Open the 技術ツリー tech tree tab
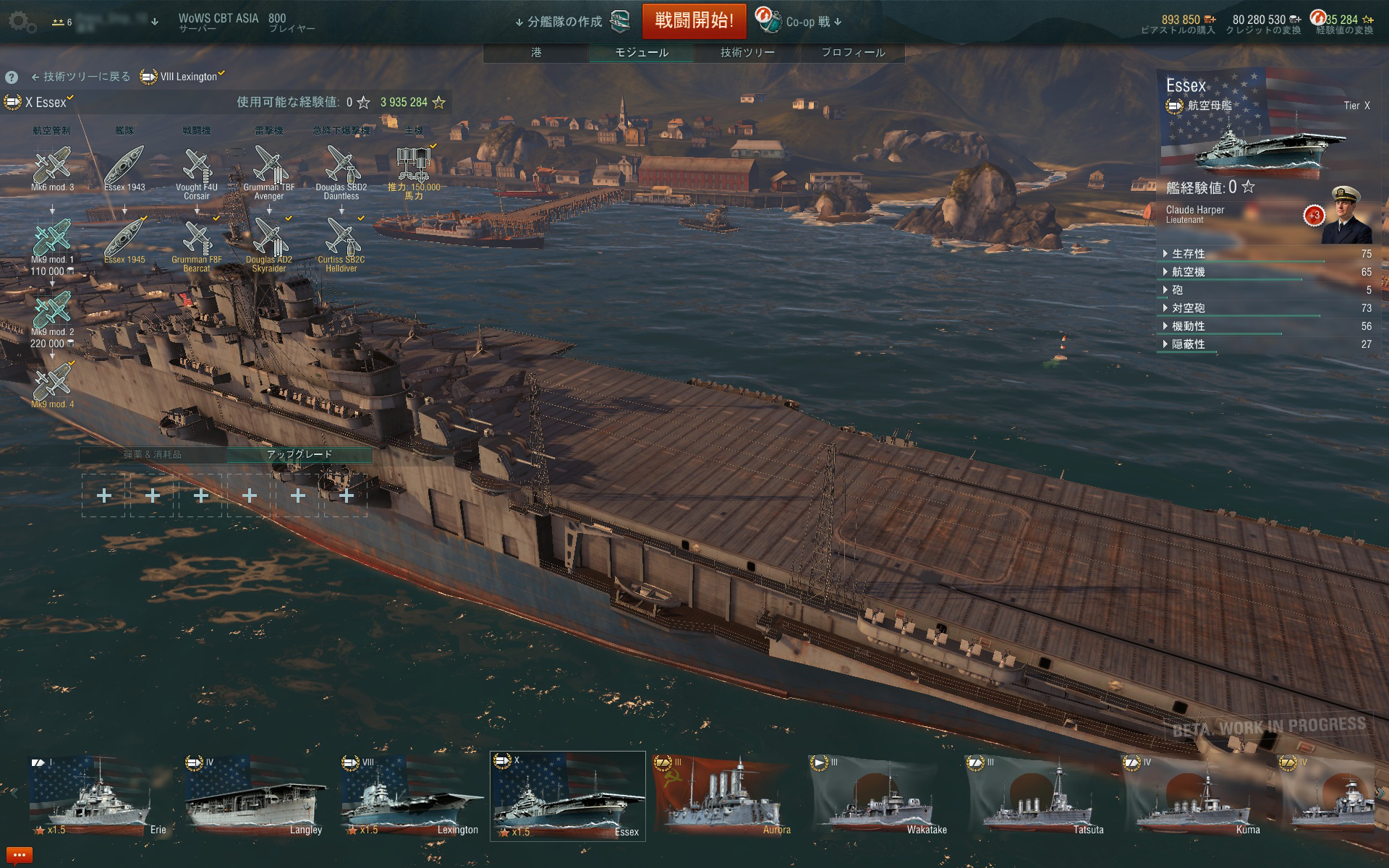Viewport: 1389px width, 868px height. (747, 52)
